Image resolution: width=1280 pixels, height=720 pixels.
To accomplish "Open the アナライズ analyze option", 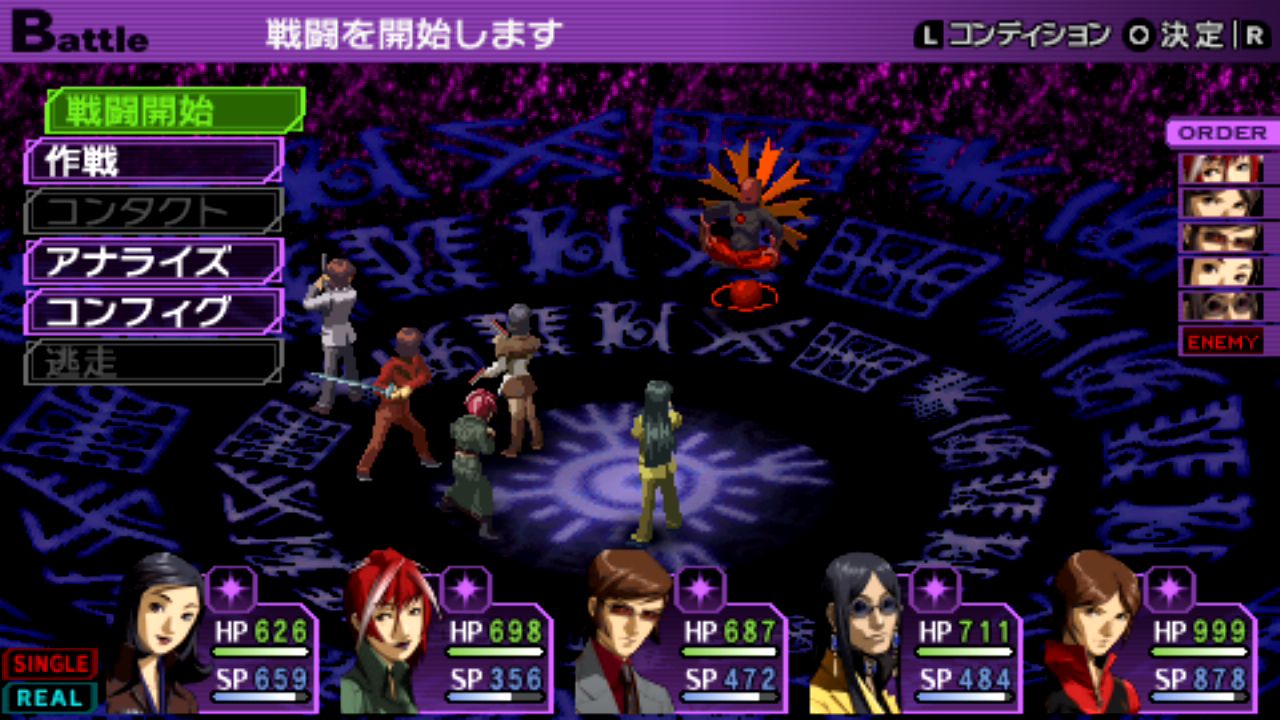I will pos(152,261).
